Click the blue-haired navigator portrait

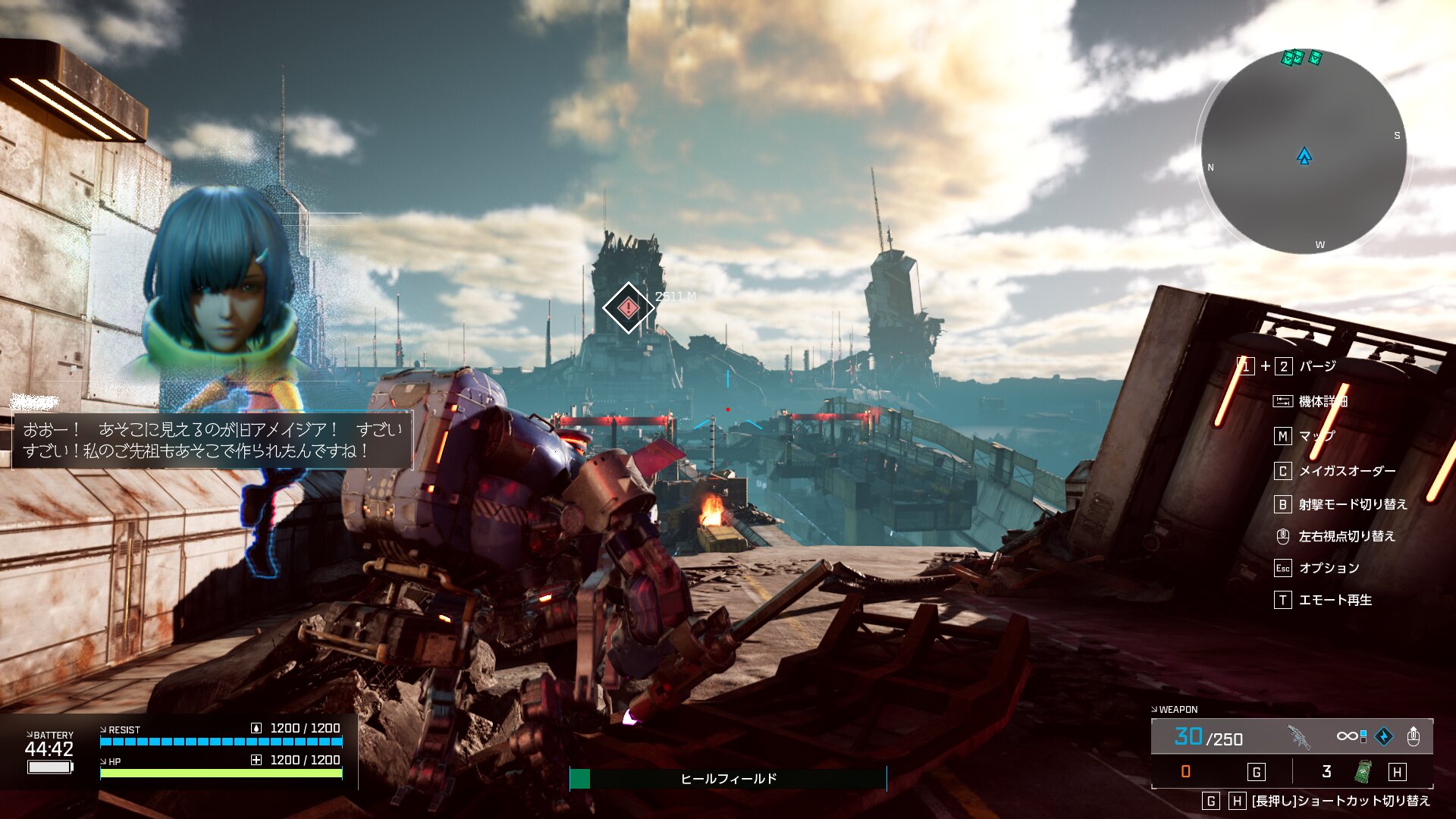(x=220, y=281)
